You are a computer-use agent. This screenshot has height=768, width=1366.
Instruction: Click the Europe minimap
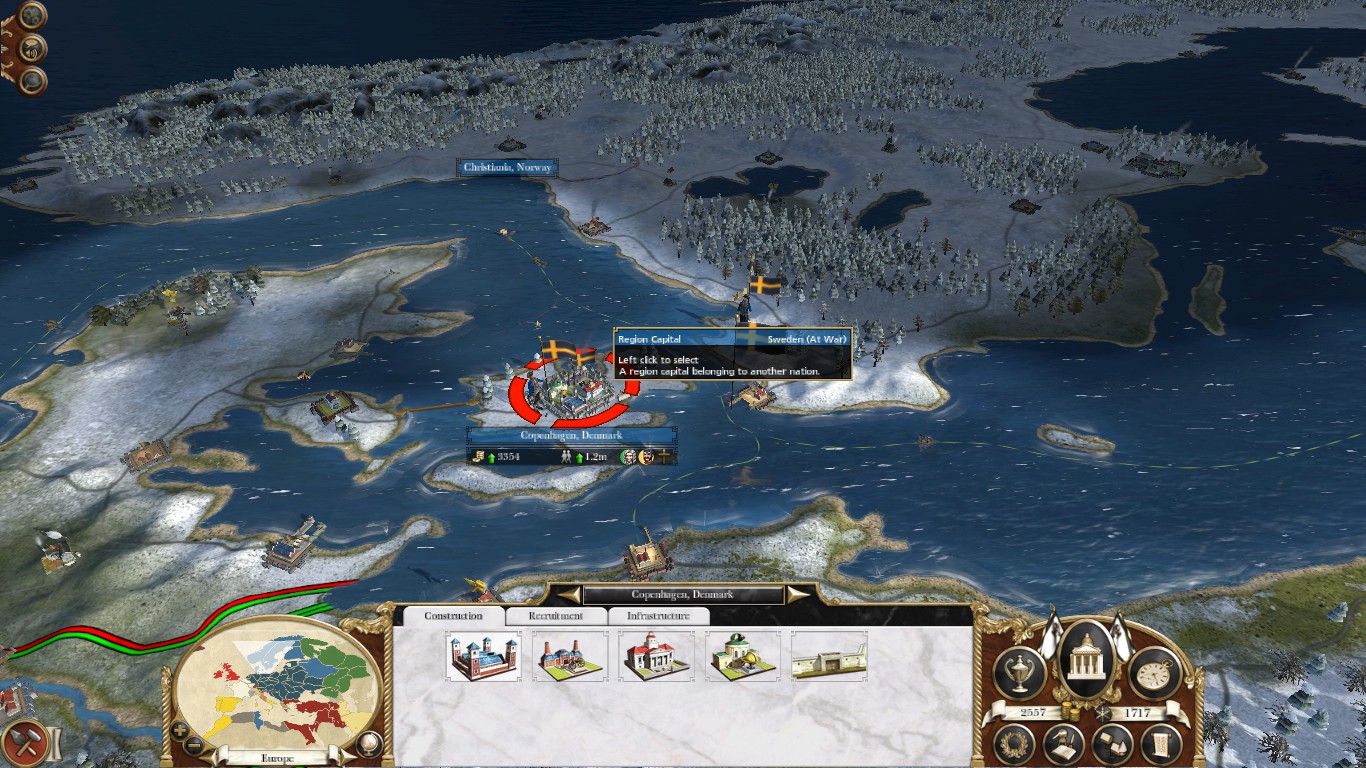coord(275,680)
